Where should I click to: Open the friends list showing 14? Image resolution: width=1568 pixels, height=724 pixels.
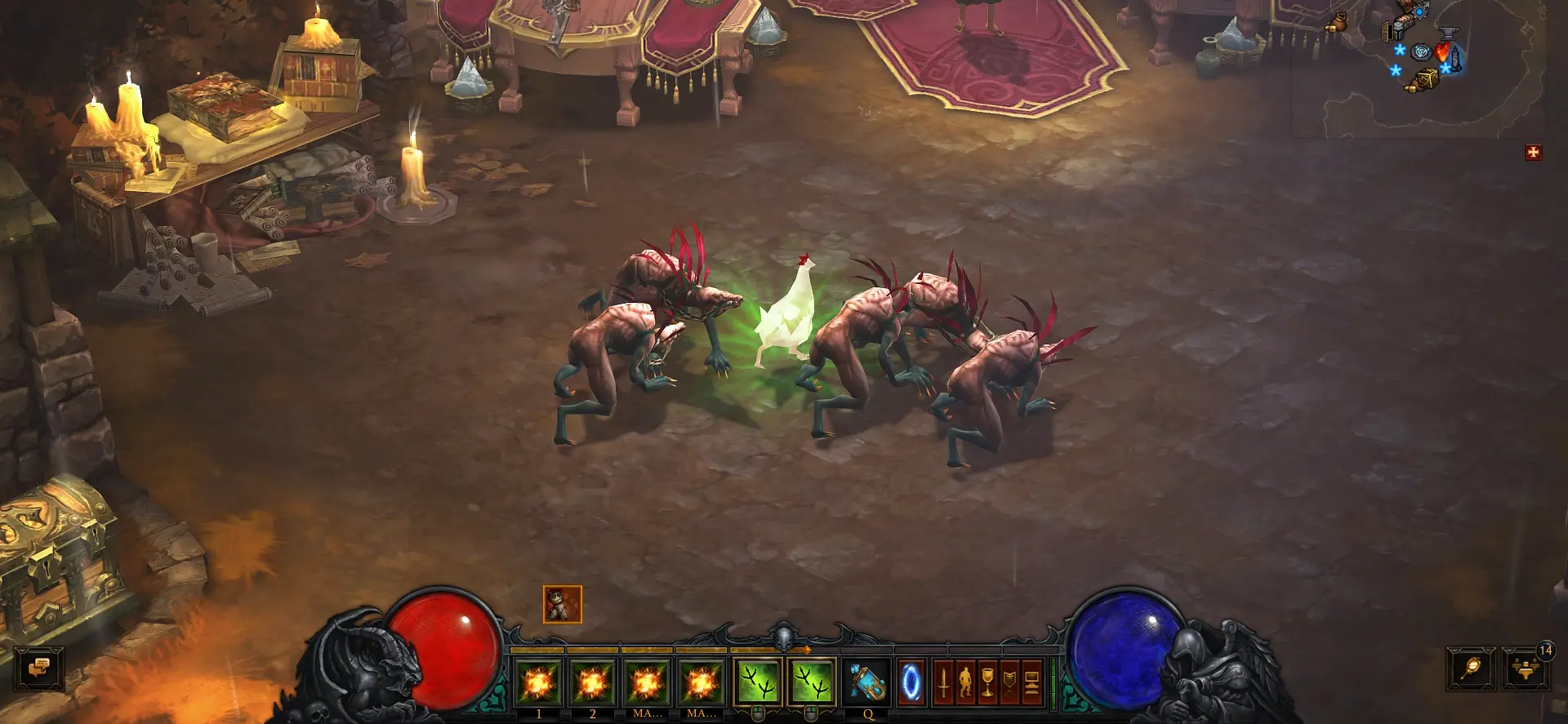tap(1526, 669)
